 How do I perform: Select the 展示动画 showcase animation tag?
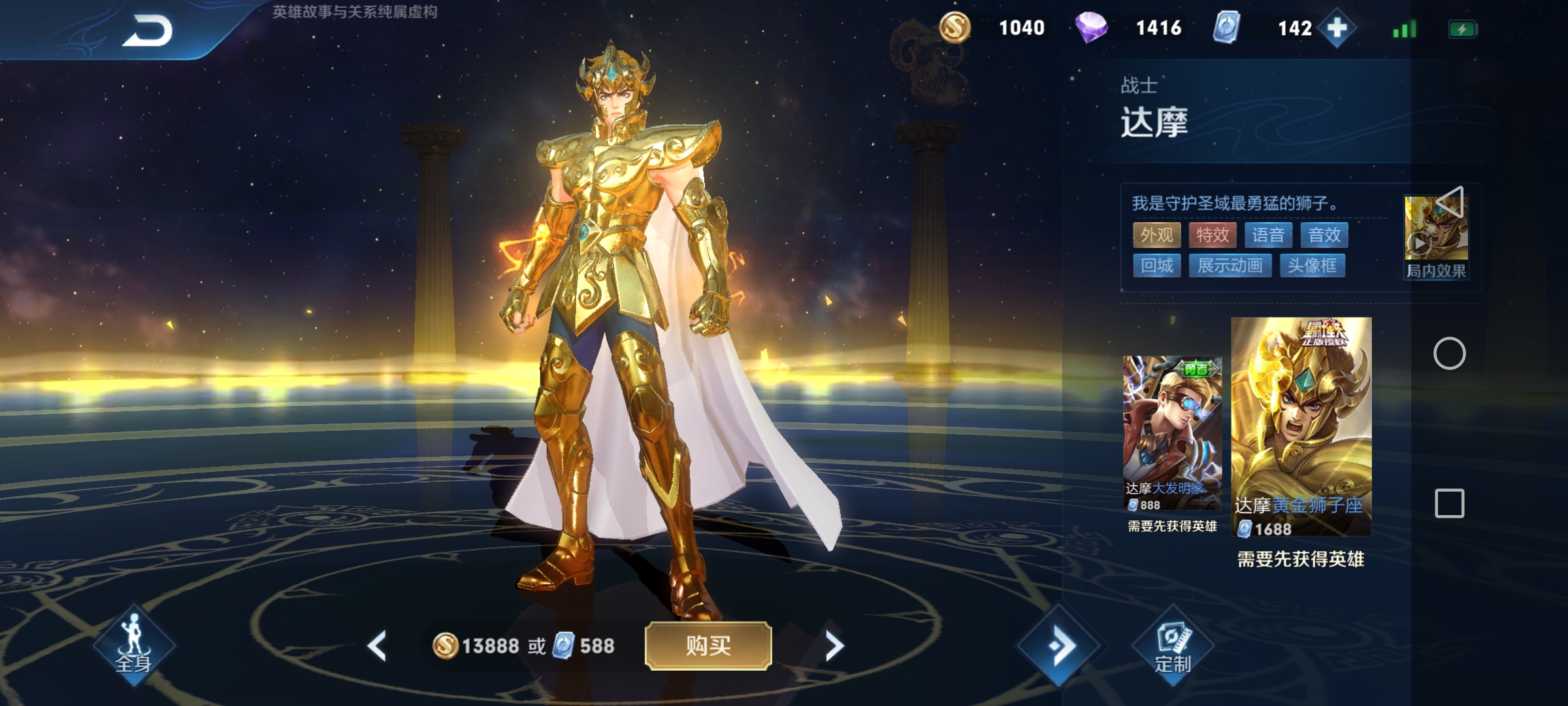[1230, 266]
